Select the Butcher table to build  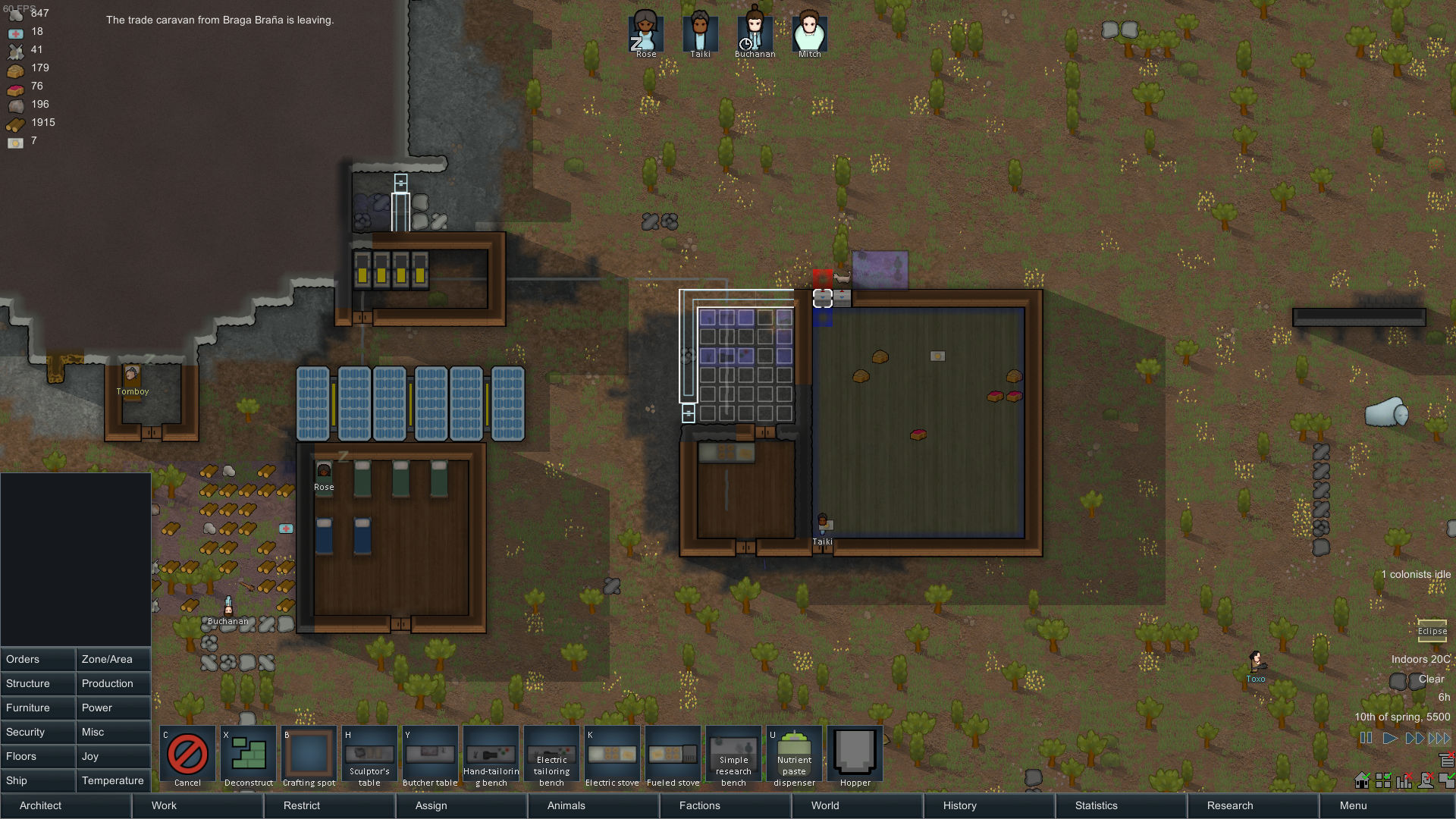430,755
